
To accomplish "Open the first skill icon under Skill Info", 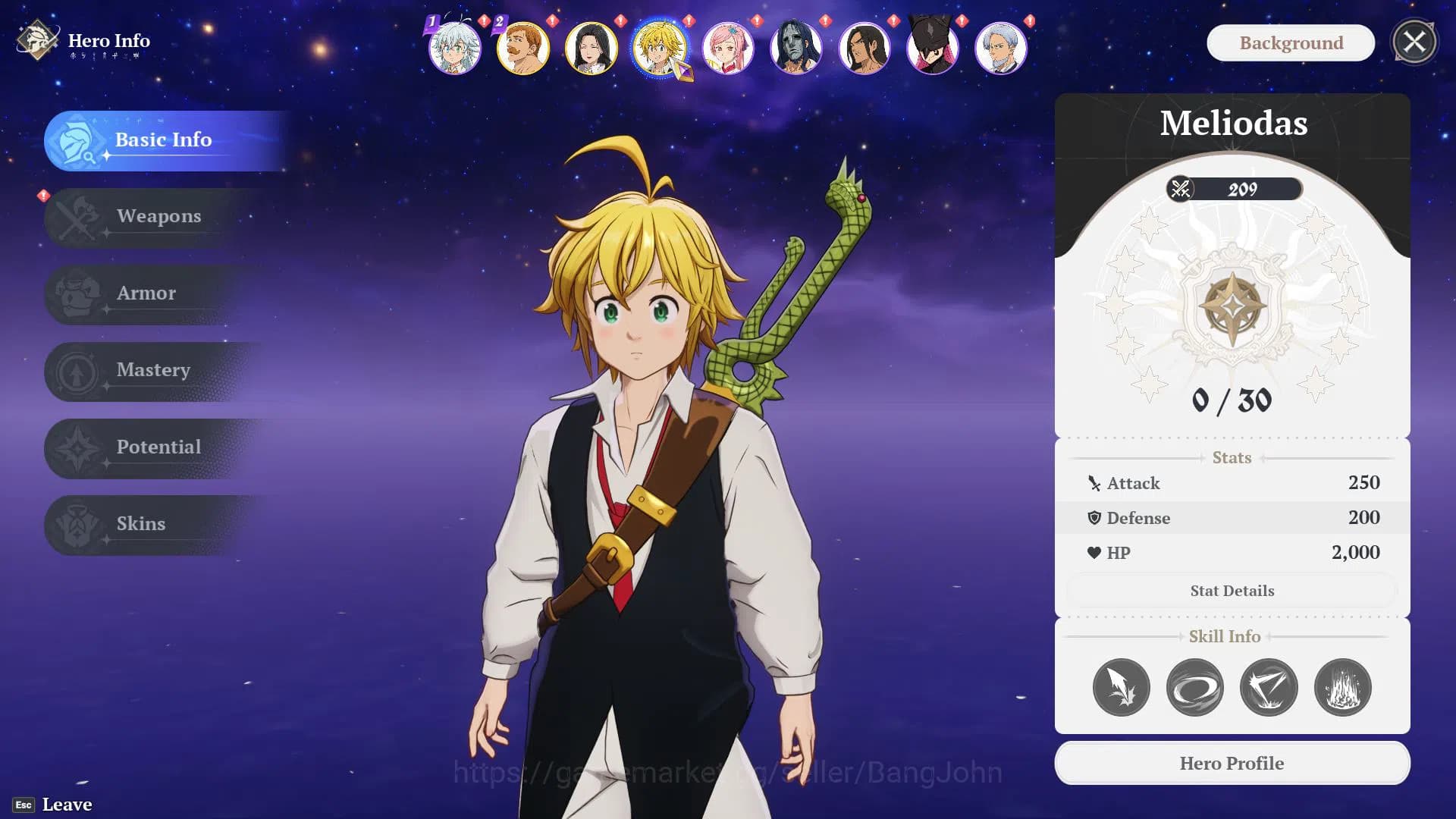I will point(1121,687).
